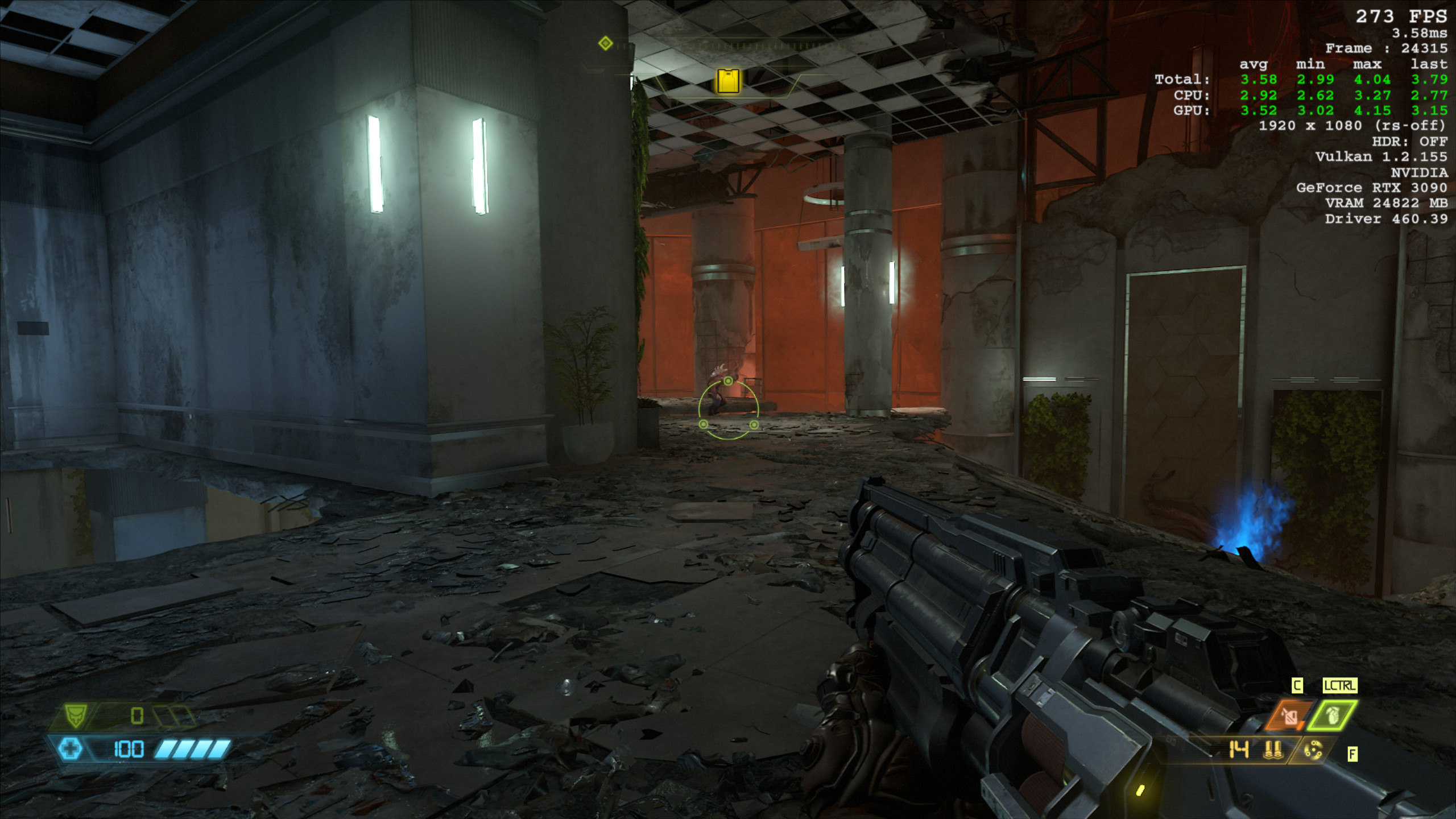Select the green frag grenade icon

[x=1333, y=715]
